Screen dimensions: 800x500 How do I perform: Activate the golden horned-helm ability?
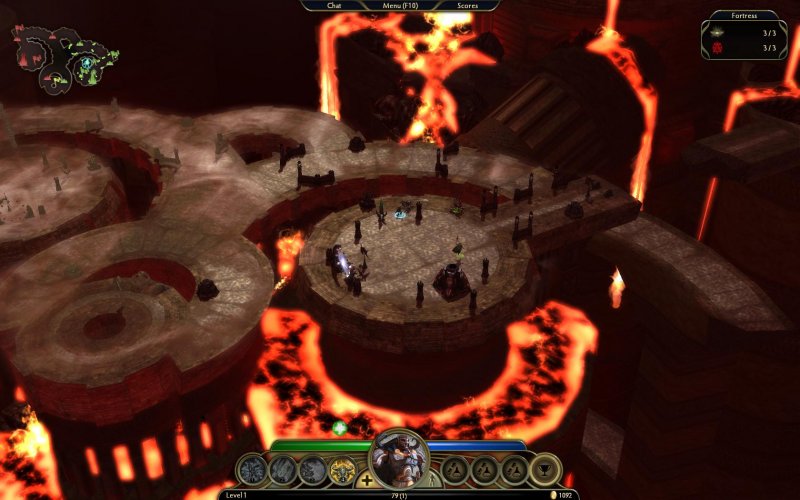(x=343, y=469)
